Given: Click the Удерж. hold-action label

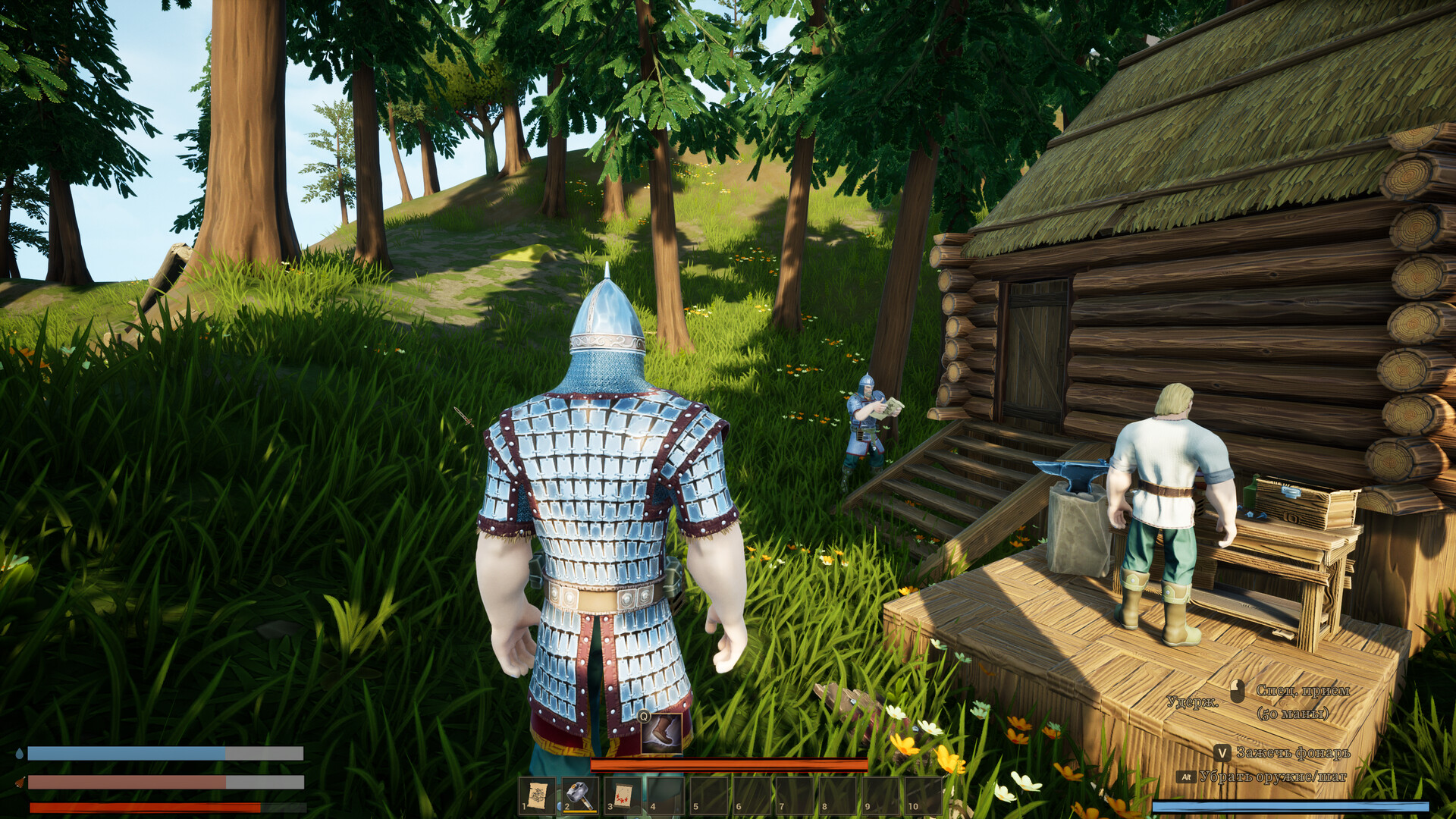Looking at the screenshot, I should [x=1193, y=701].
